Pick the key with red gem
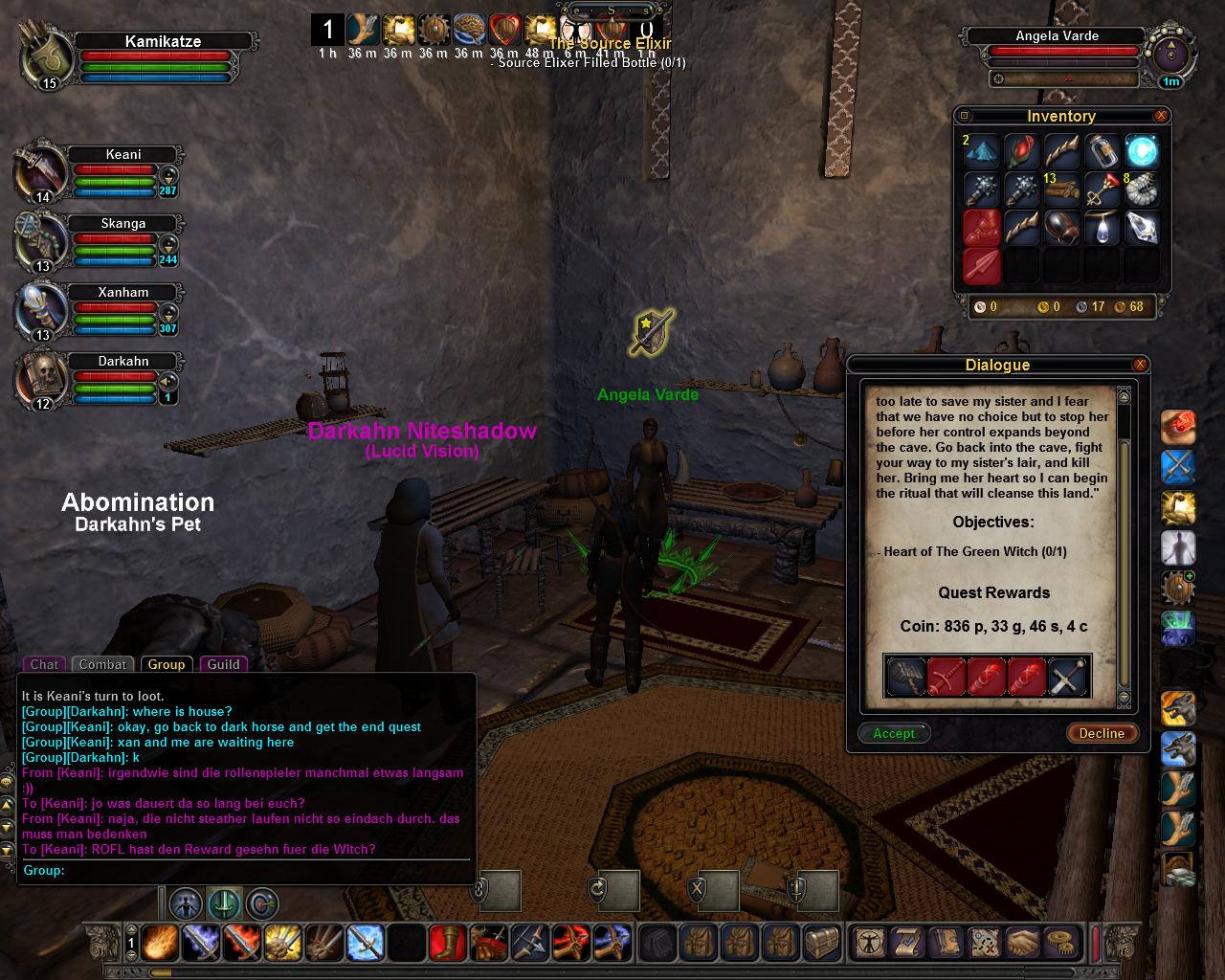Image resolution: width=1225 pixels, height=980 pixels. (x=1102, y=190)
